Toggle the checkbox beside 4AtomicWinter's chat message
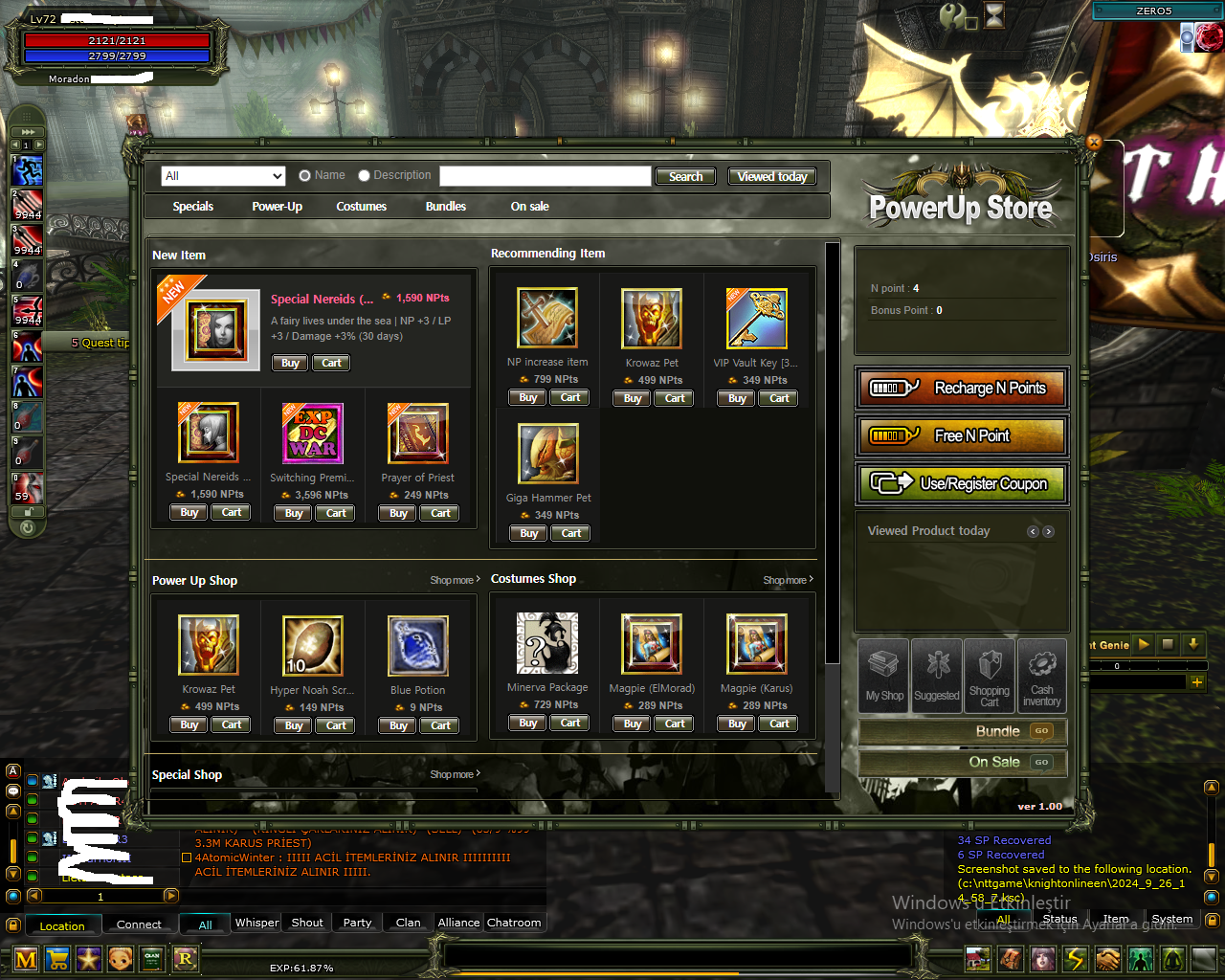Image resolution: width=1225 pixels, height=980 pixels. [188, 857]
